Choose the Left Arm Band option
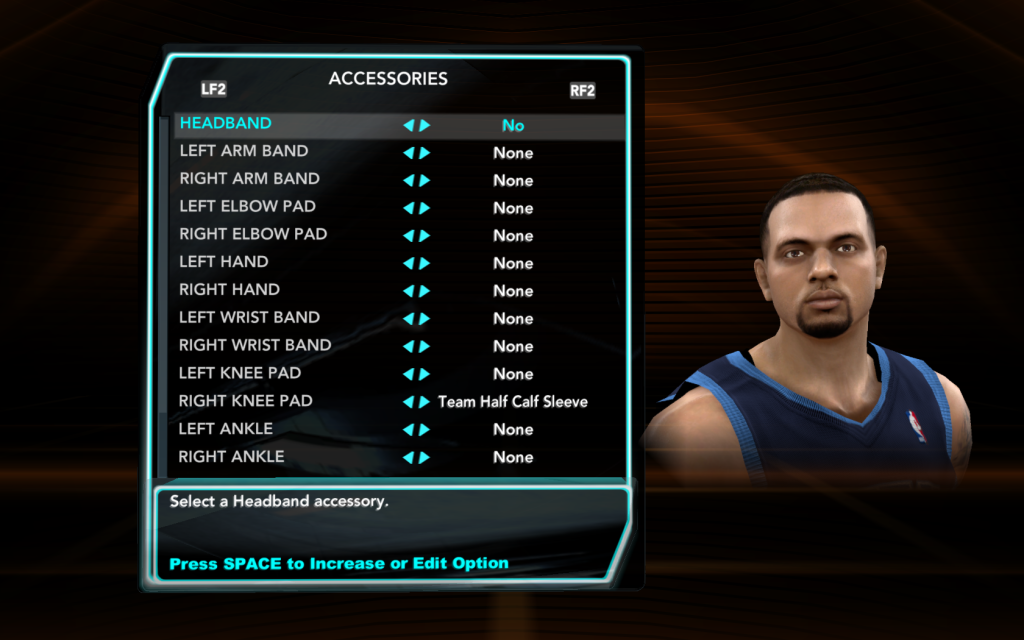Viewport: 1024px width, 640px height. (x=244, y=152)
